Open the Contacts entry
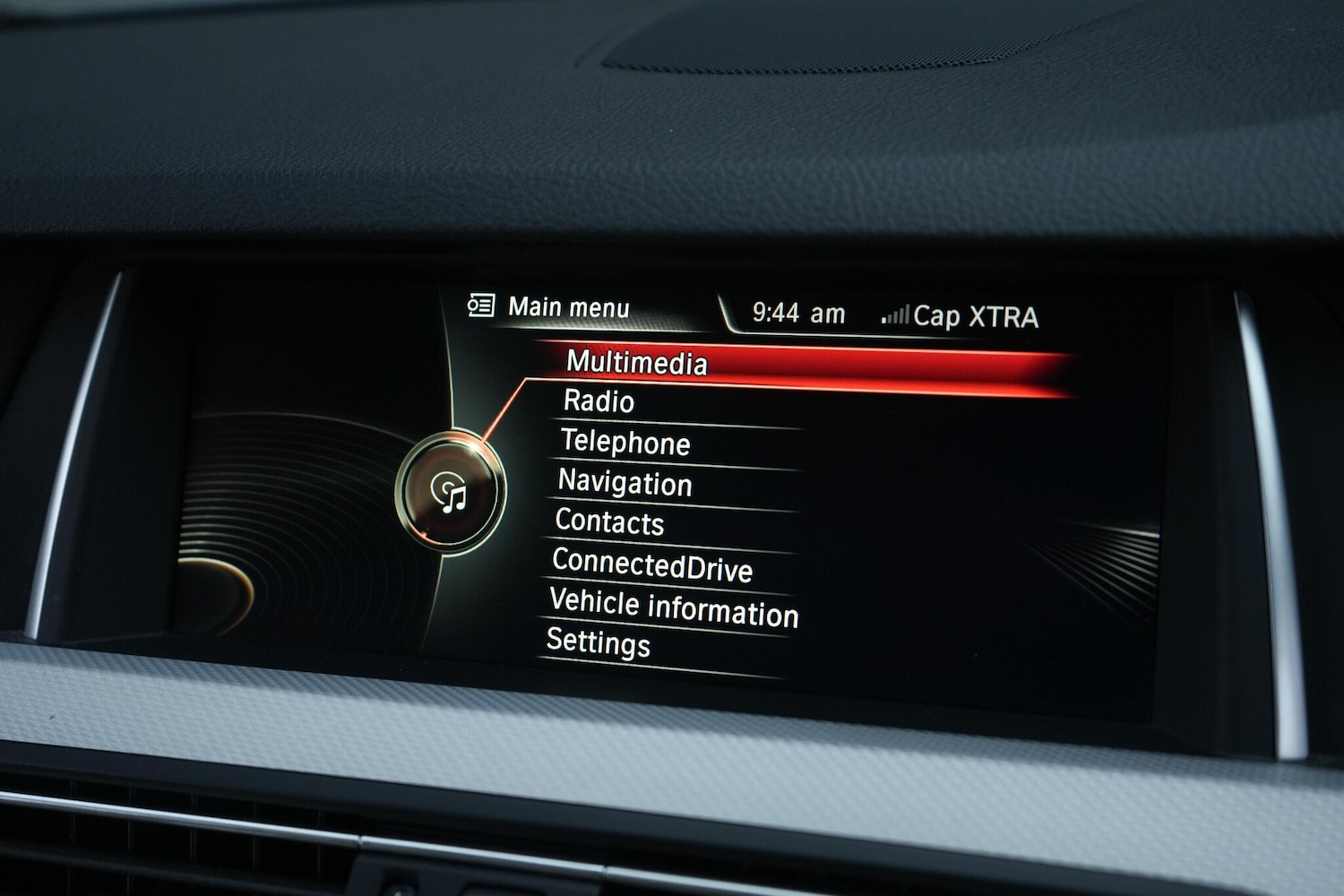 (x=610, y=524)
